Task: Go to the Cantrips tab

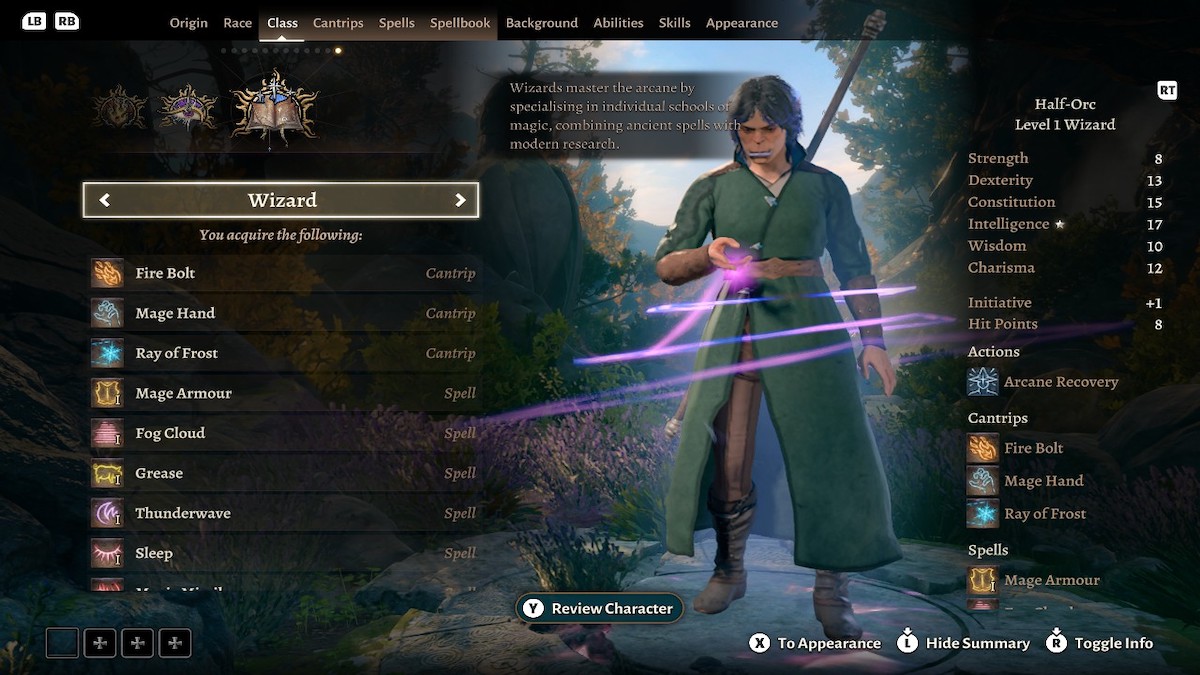Action: coord(338,23)
